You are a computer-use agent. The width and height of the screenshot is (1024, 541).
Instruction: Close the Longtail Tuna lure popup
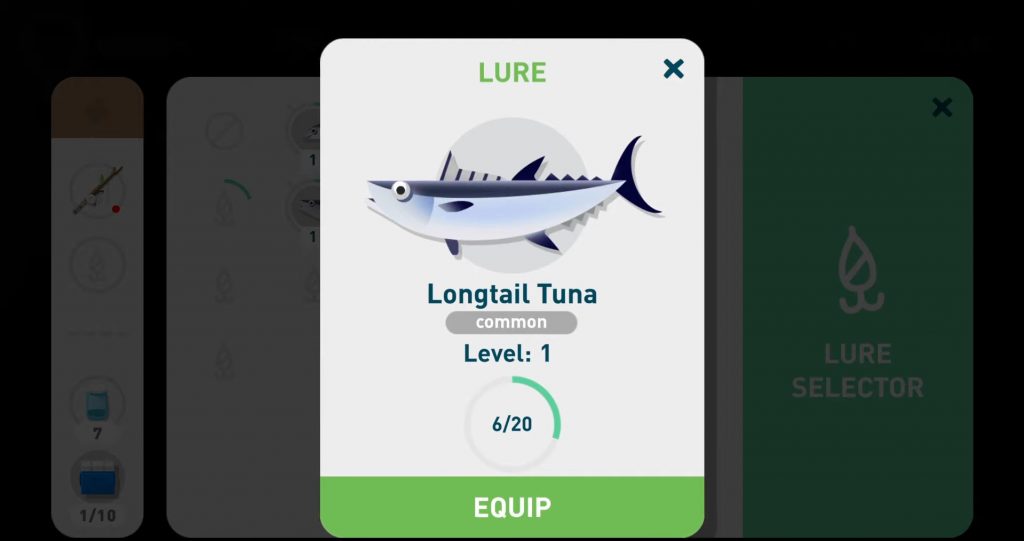pyautogui.click(x=674, y=68)
